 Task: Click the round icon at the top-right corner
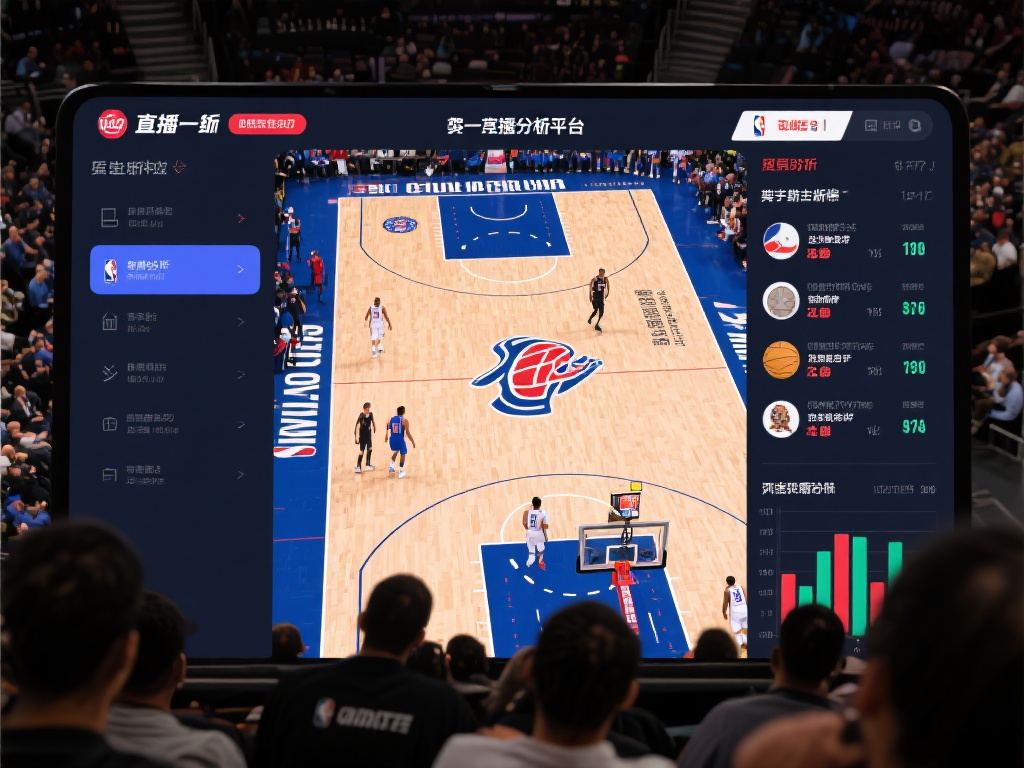point(915,126)
